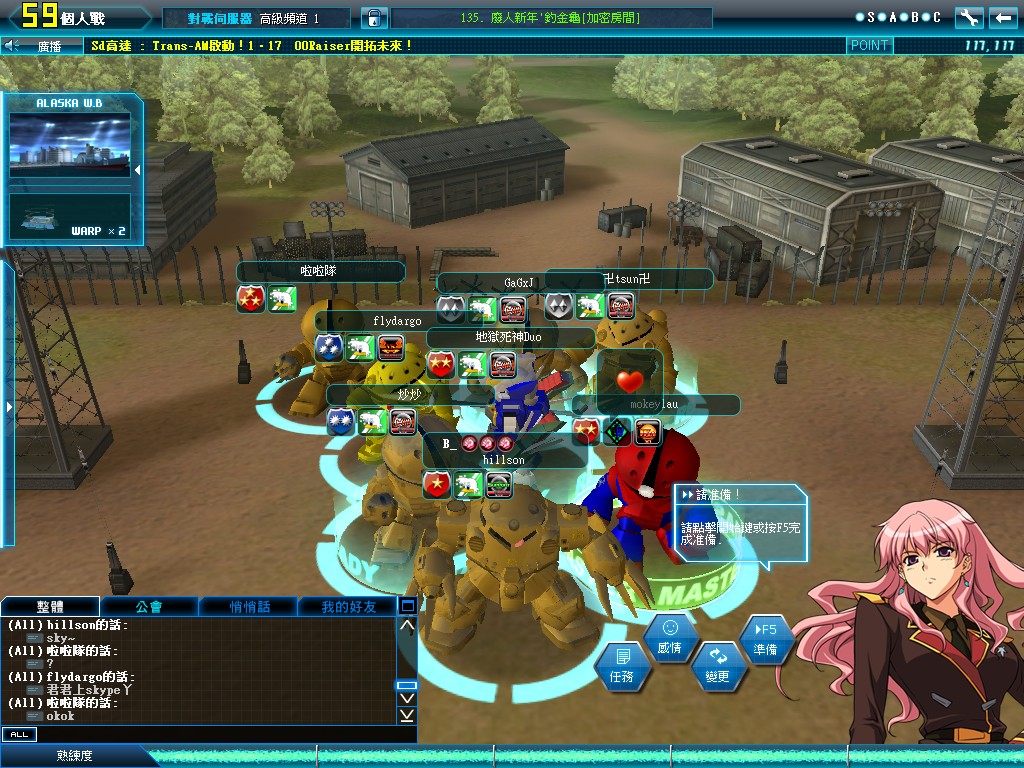Viewport: 1024px width, 768px height.
Task: Click the 準備 (Ready) hexagon button
Action: coord(767,640)
